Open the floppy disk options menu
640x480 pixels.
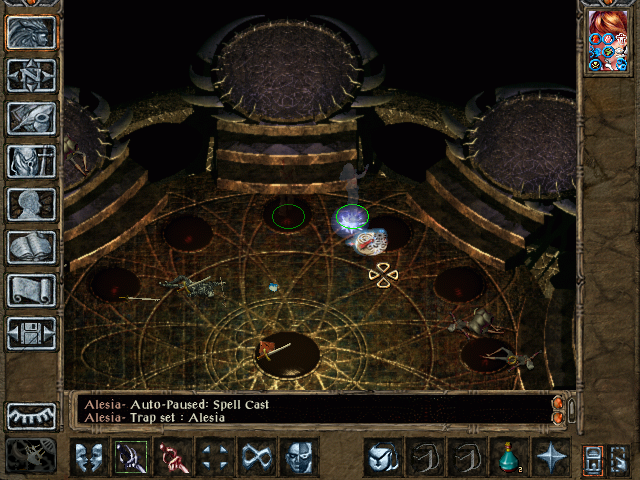pyautogui.click(x=31, y=333)
